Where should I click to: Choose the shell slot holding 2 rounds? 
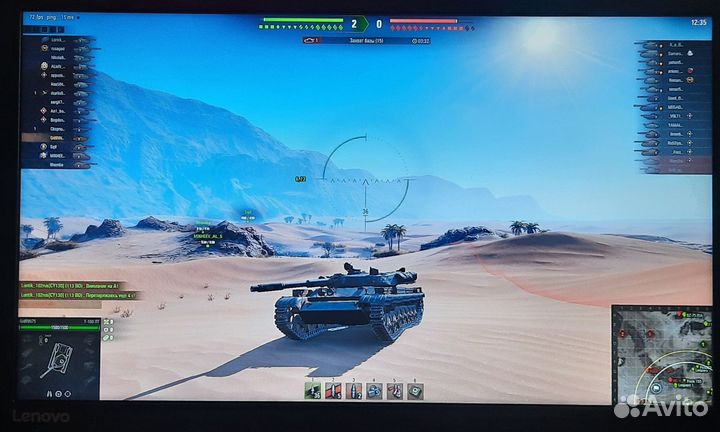[x=354, y=391]
